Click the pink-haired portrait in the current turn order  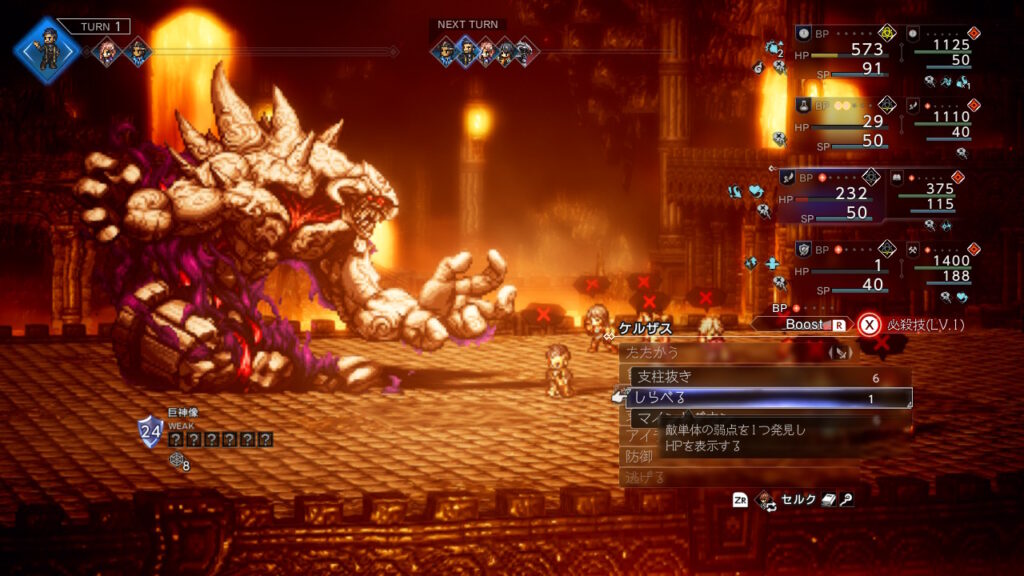point(105,52)
